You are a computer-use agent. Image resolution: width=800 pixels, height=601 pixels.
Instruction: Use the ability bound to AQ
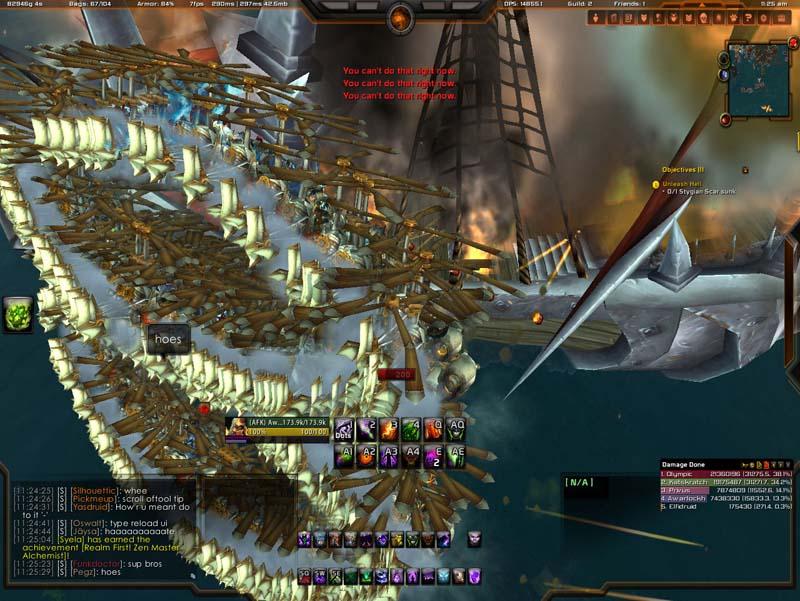tap(457, 430)
